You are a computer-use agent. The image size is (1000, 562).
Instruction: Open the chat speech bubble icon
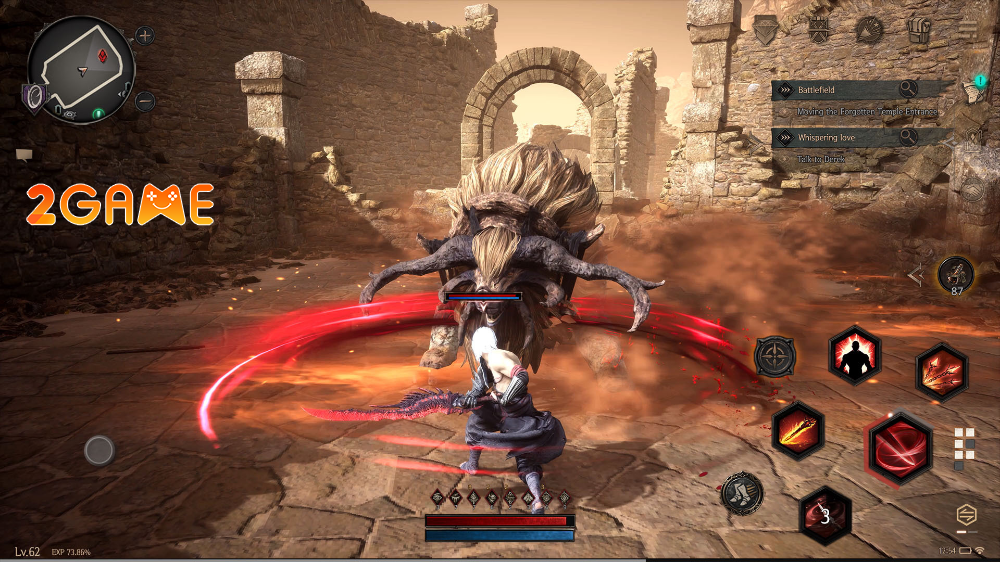pyautogui.click(x=24, y=155)
